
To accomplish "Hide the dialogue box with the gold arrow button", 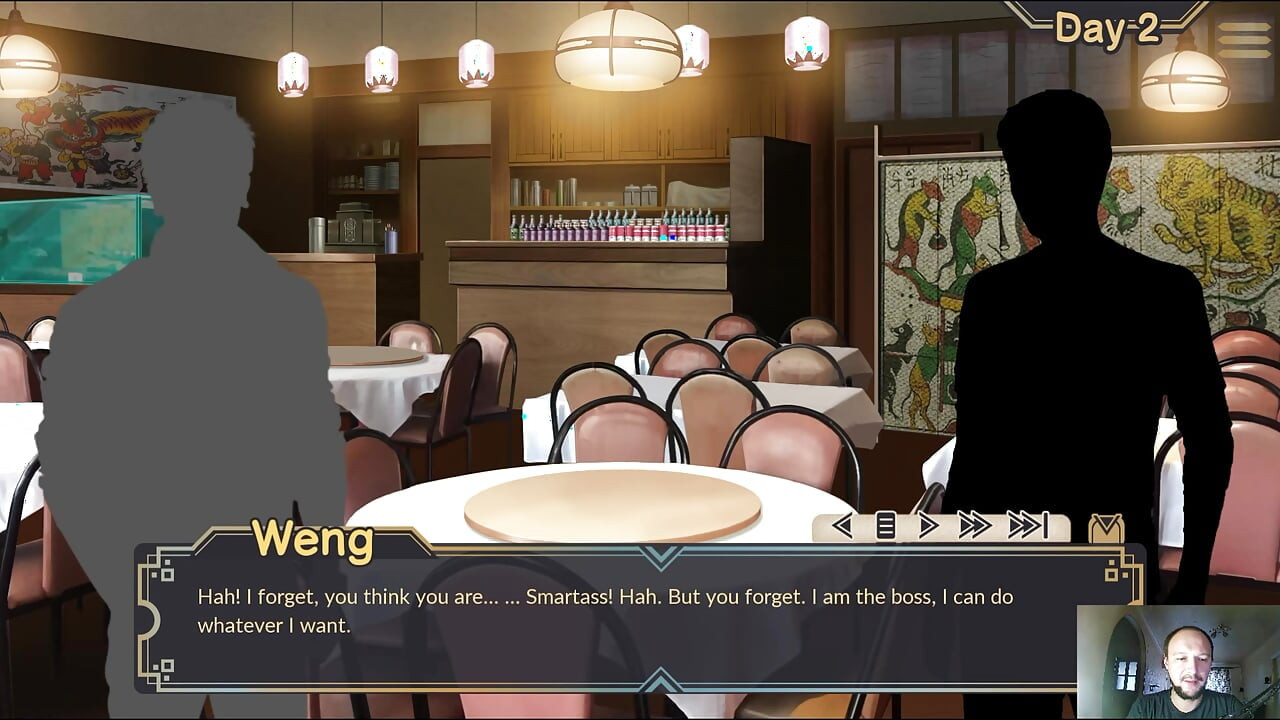I will point(1106,528).
